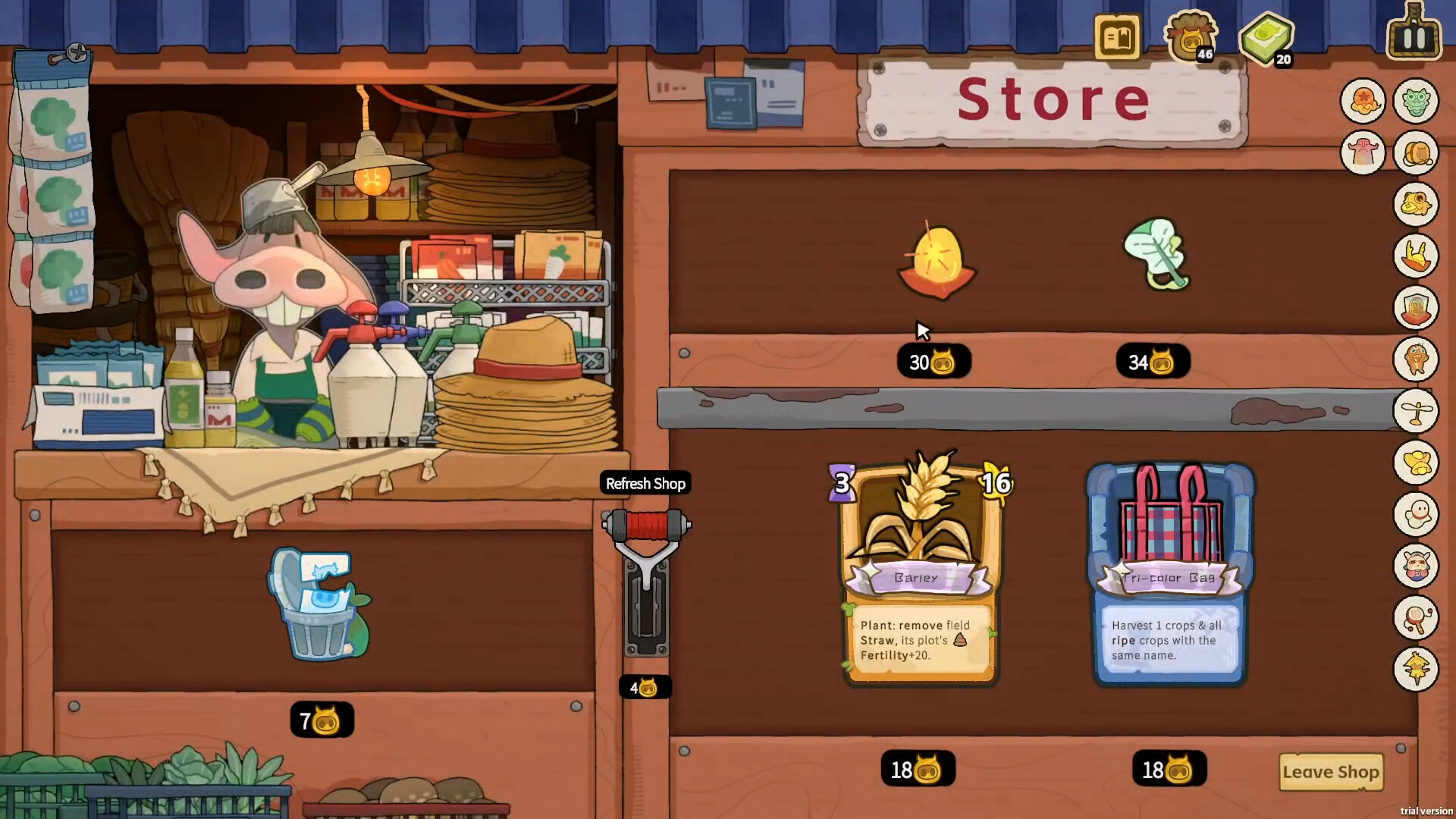
Task: Click the Leave Shop button
Action: [1331, 772]
